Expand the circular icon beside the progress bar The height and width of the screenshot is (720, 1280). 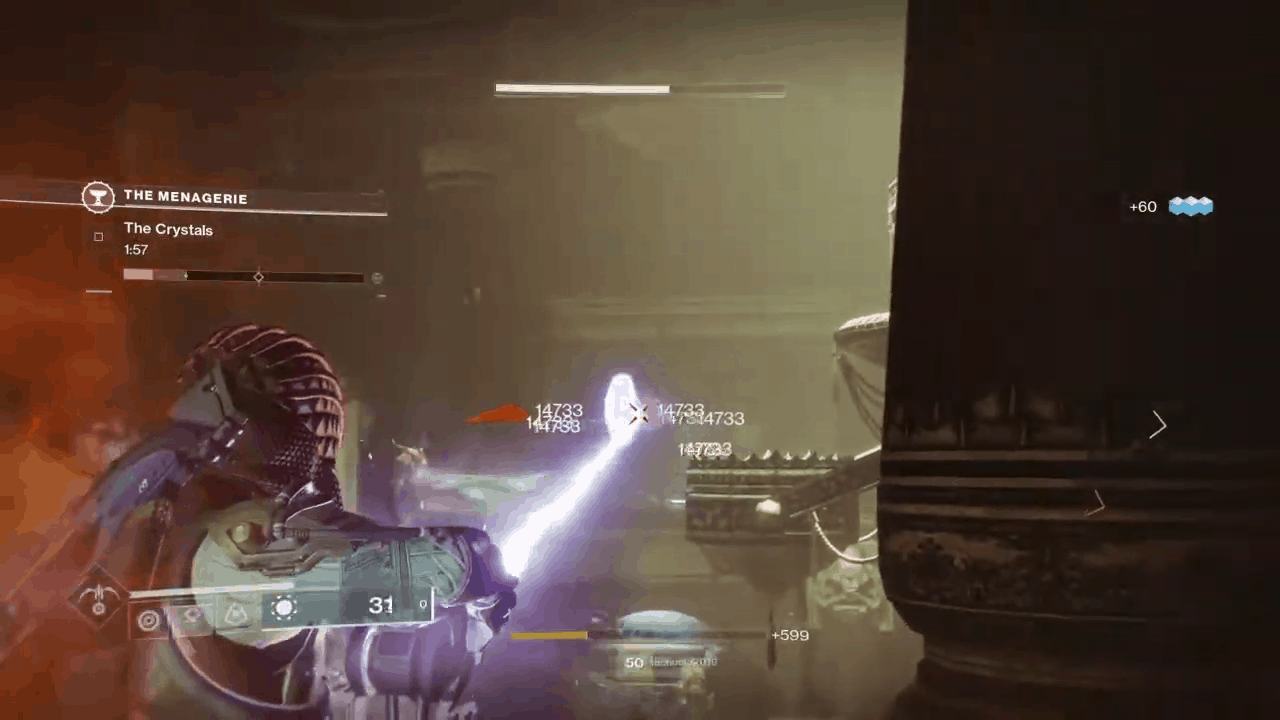(x=377, y=278)
